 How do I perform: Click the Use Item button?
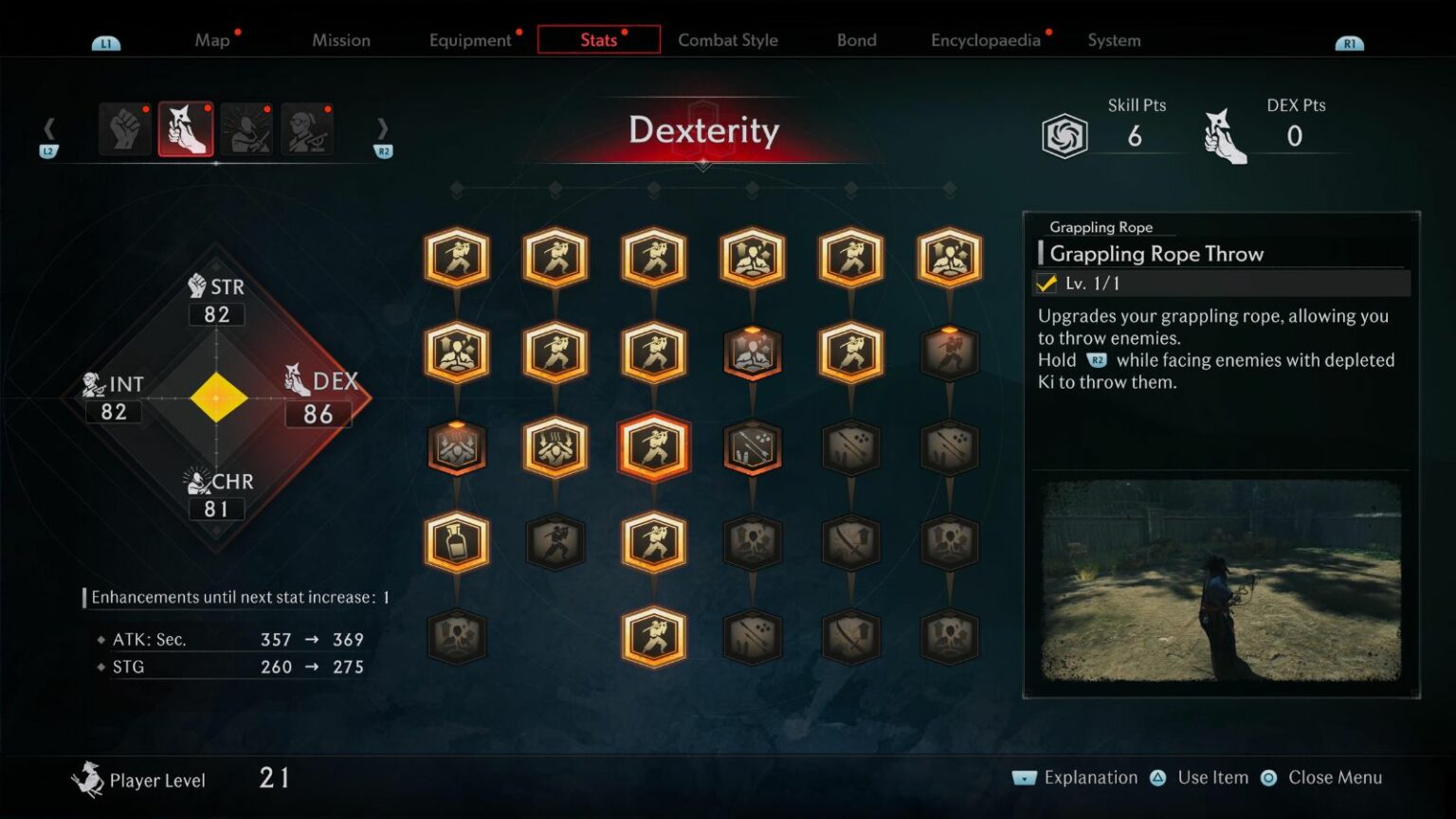(x=1213, y=777)
